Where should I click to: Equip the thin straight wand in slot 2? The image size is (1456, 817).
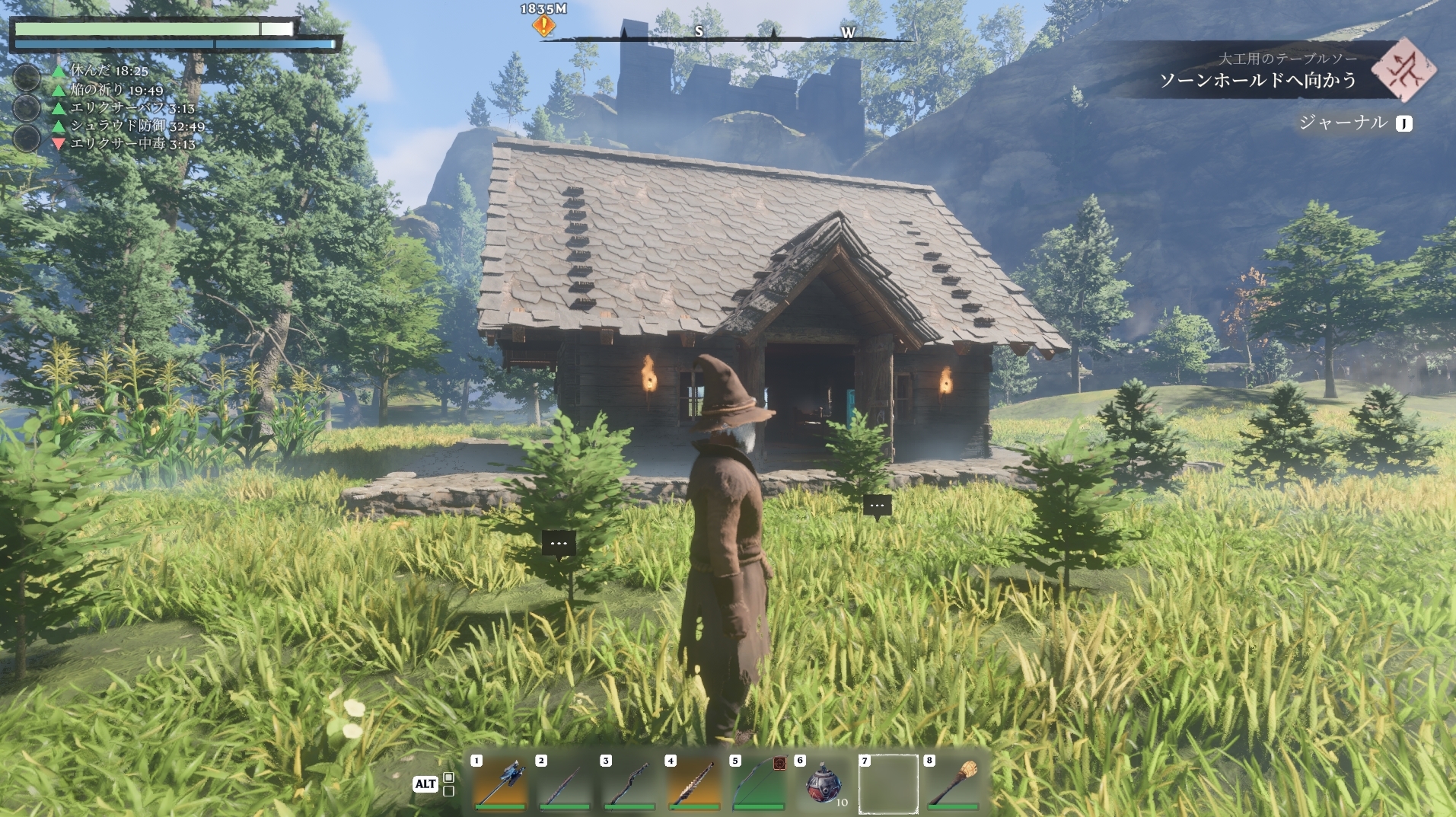[x=564, y=783]
